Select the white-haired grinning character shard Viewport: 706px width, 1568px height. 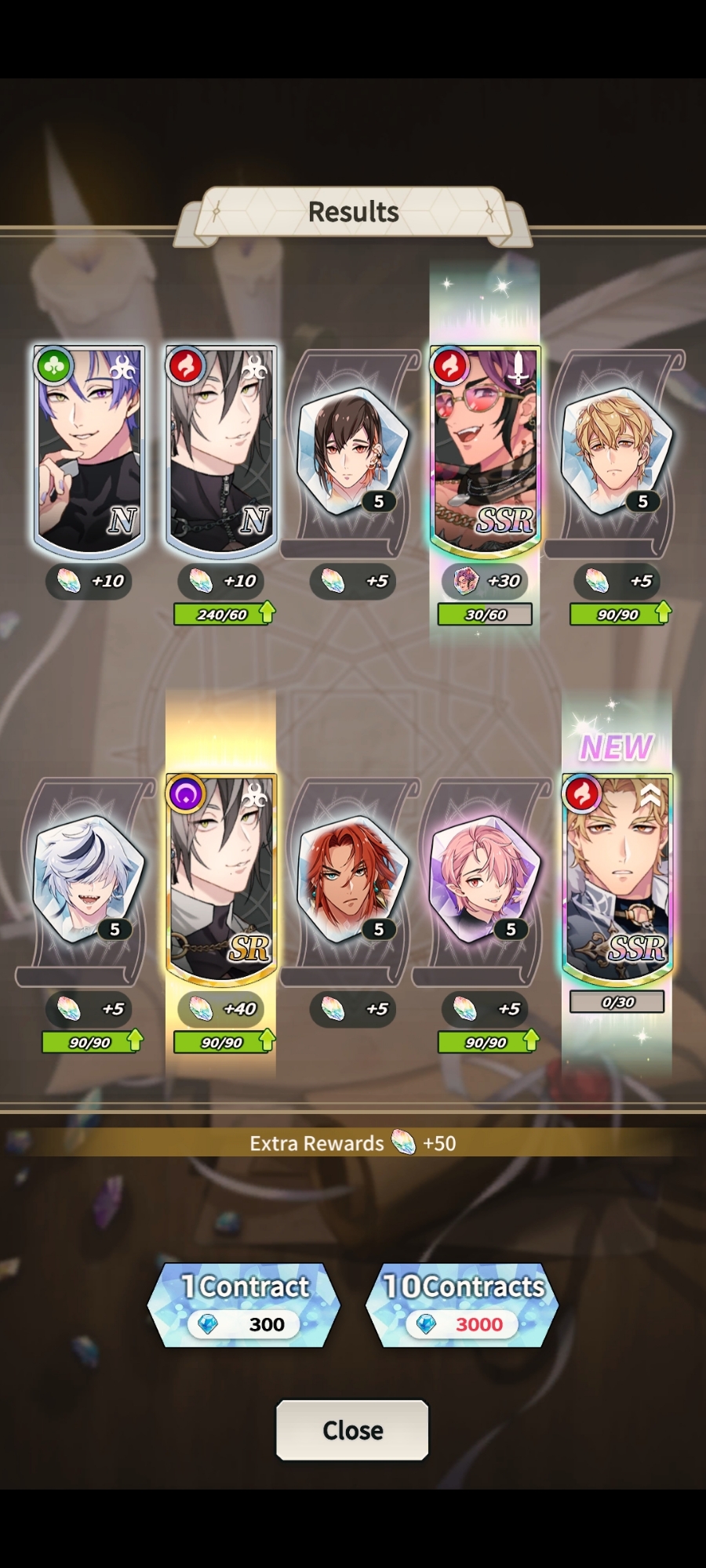[88, 878]
